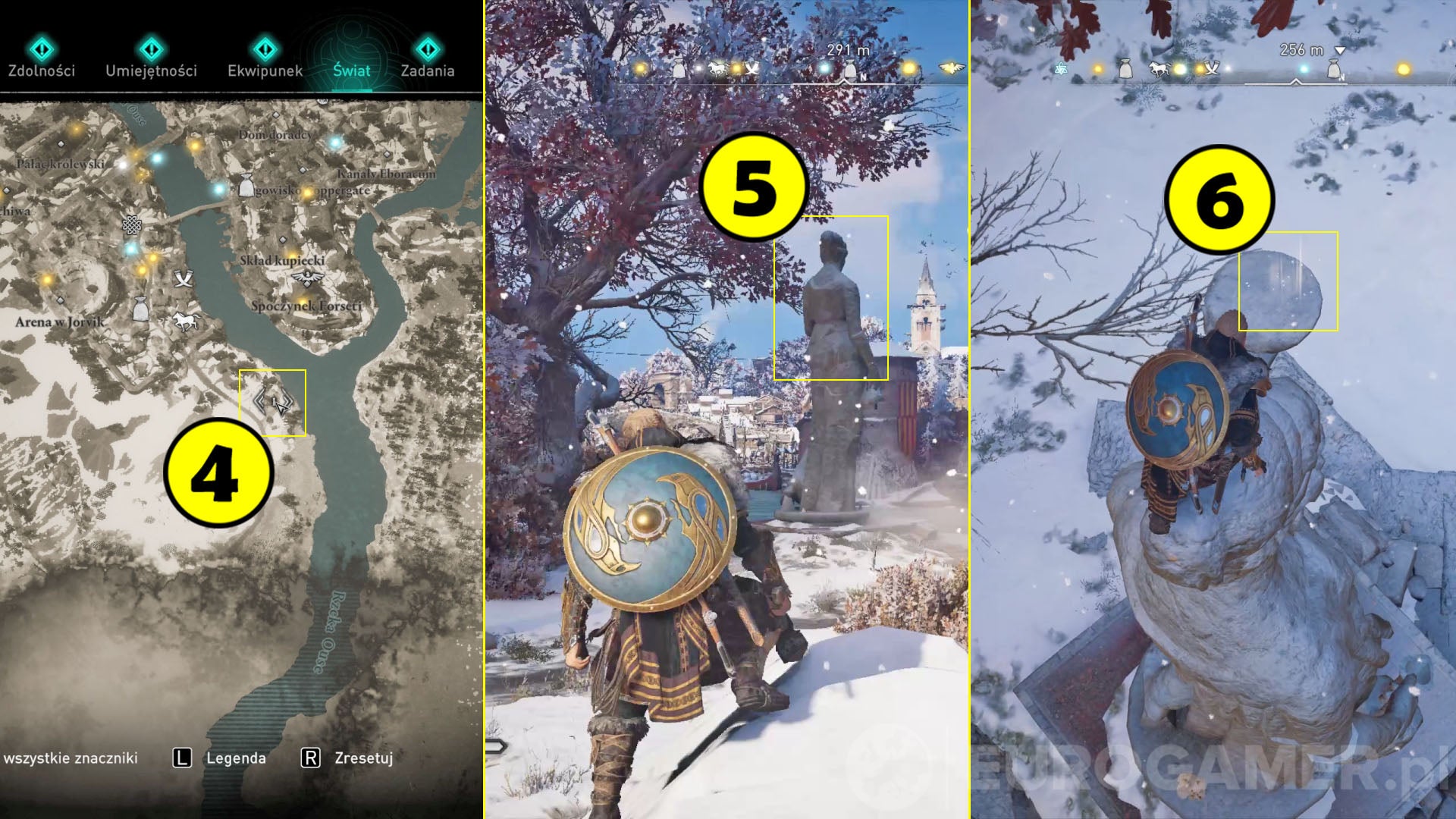
Task: Toggle wszystkie znaczniki at bottom left
Action: [x=72, y=757]
